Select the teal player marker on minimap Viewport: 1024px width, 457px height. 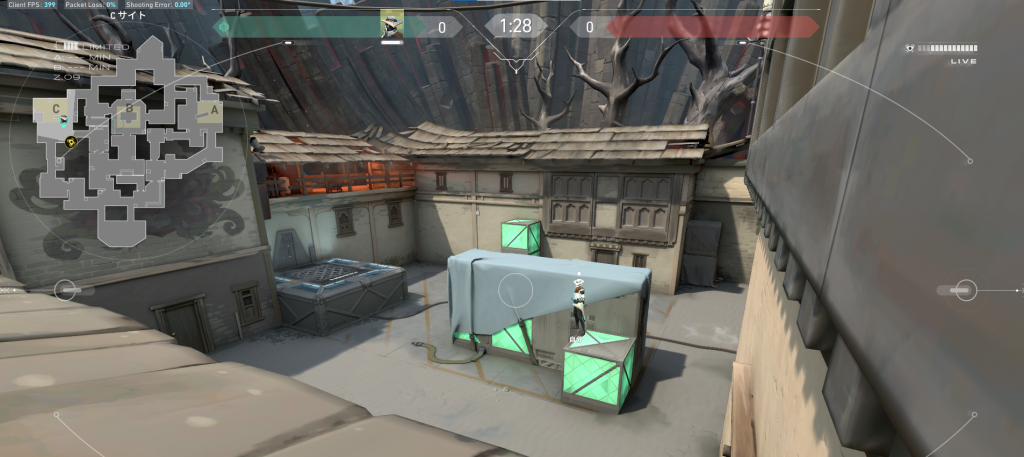tap(65, 122)
